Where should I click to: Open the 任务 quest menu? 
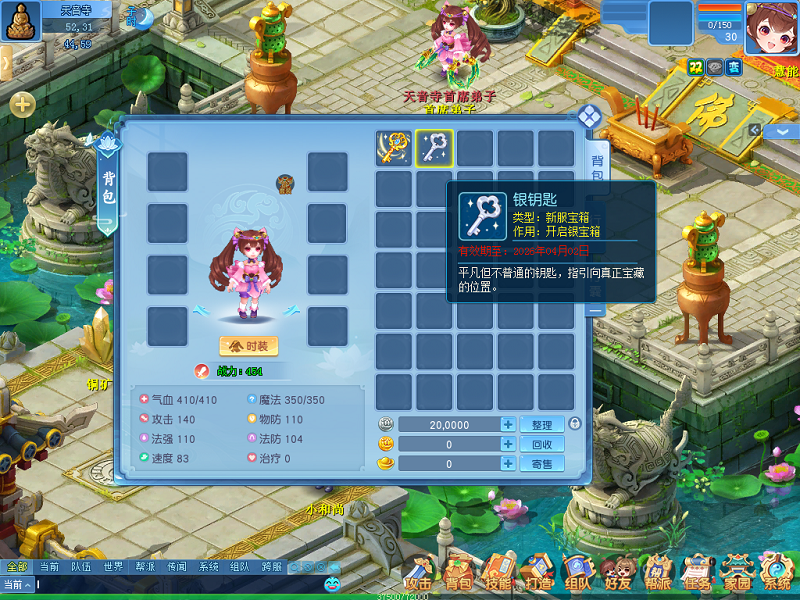[x=697, y=574]
